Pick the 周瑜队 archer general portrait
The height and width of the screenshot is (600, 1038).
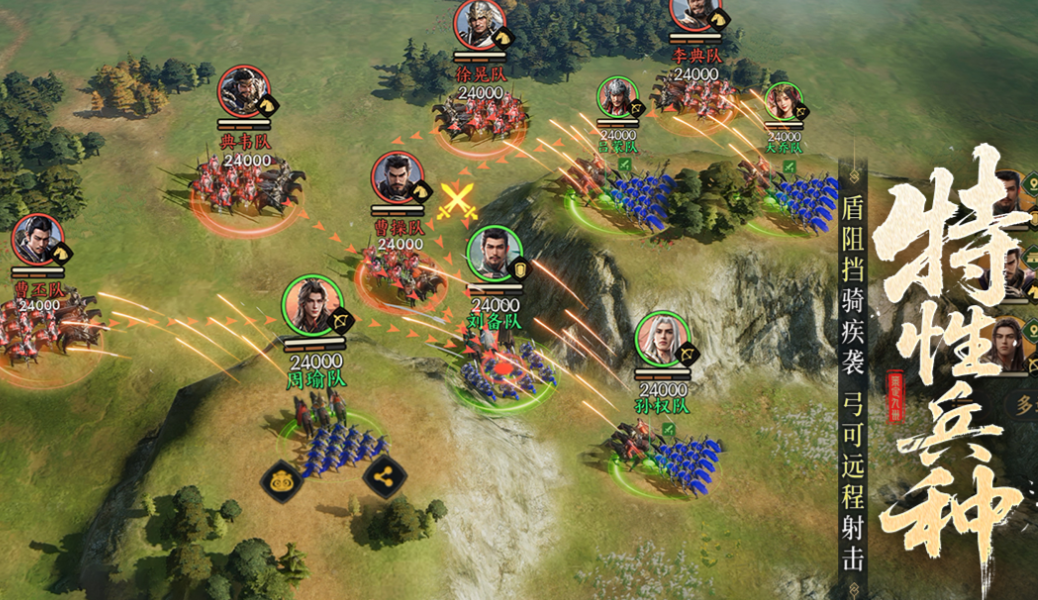click(312, 306)
